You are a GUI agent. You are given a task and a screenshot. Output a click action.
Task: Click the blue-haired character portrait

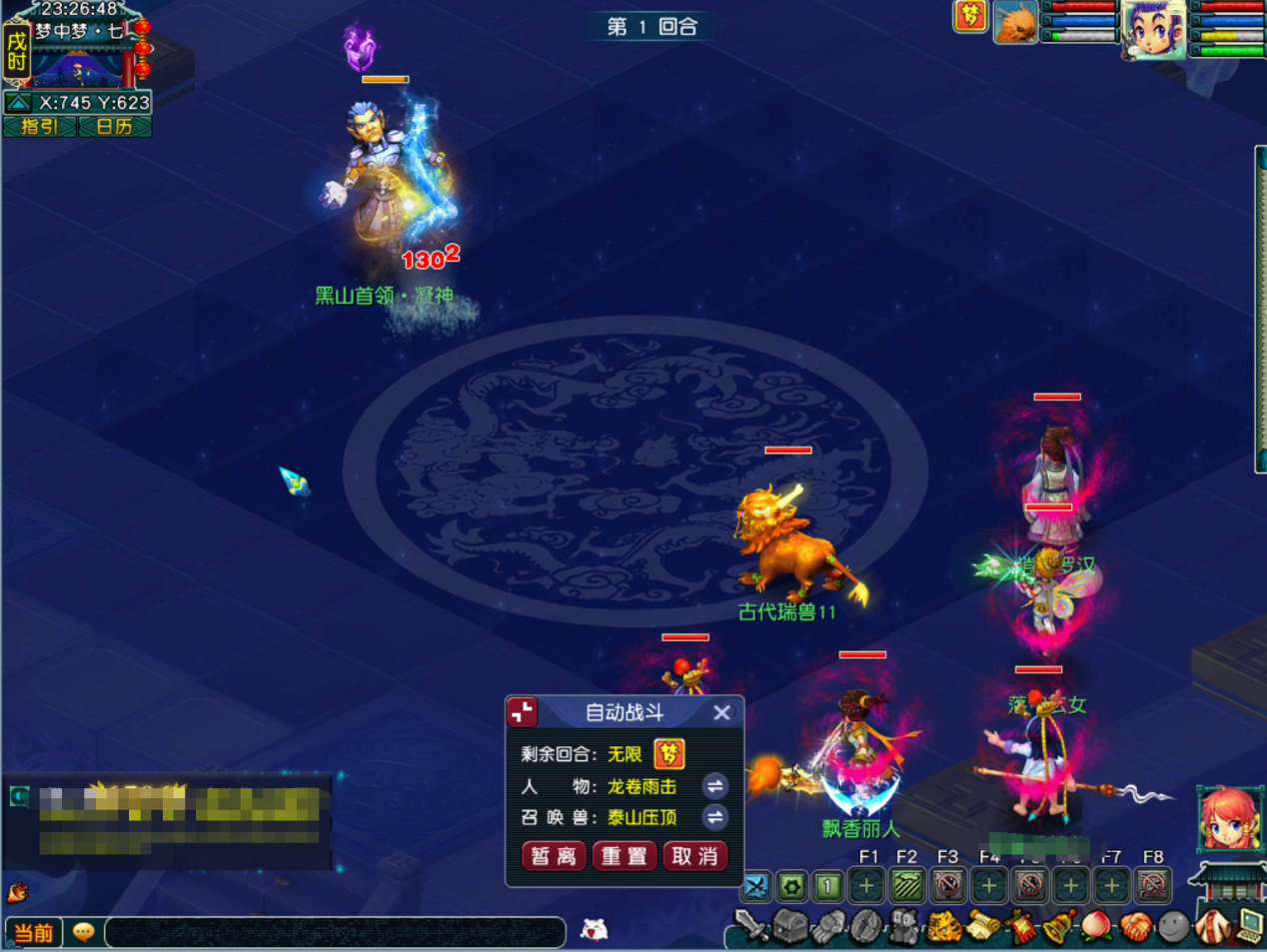coord(1152,28)
